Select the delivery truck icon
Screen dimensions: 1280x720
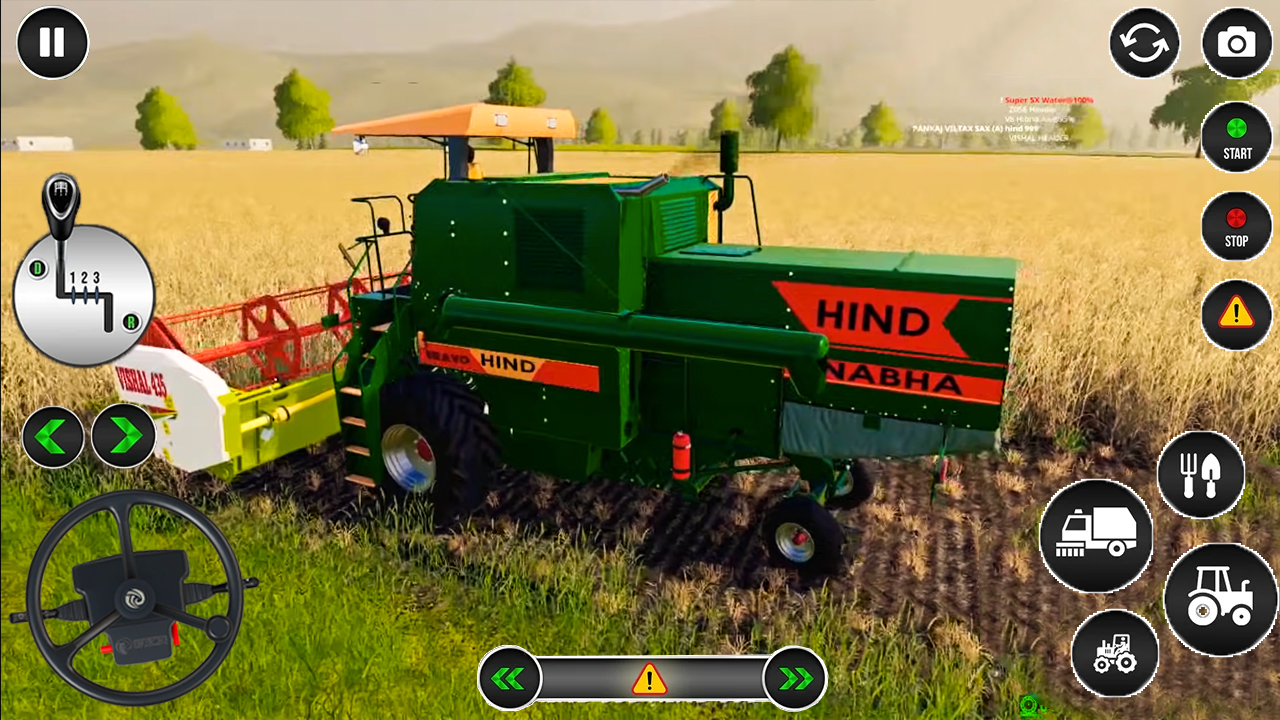point(1096,537)
